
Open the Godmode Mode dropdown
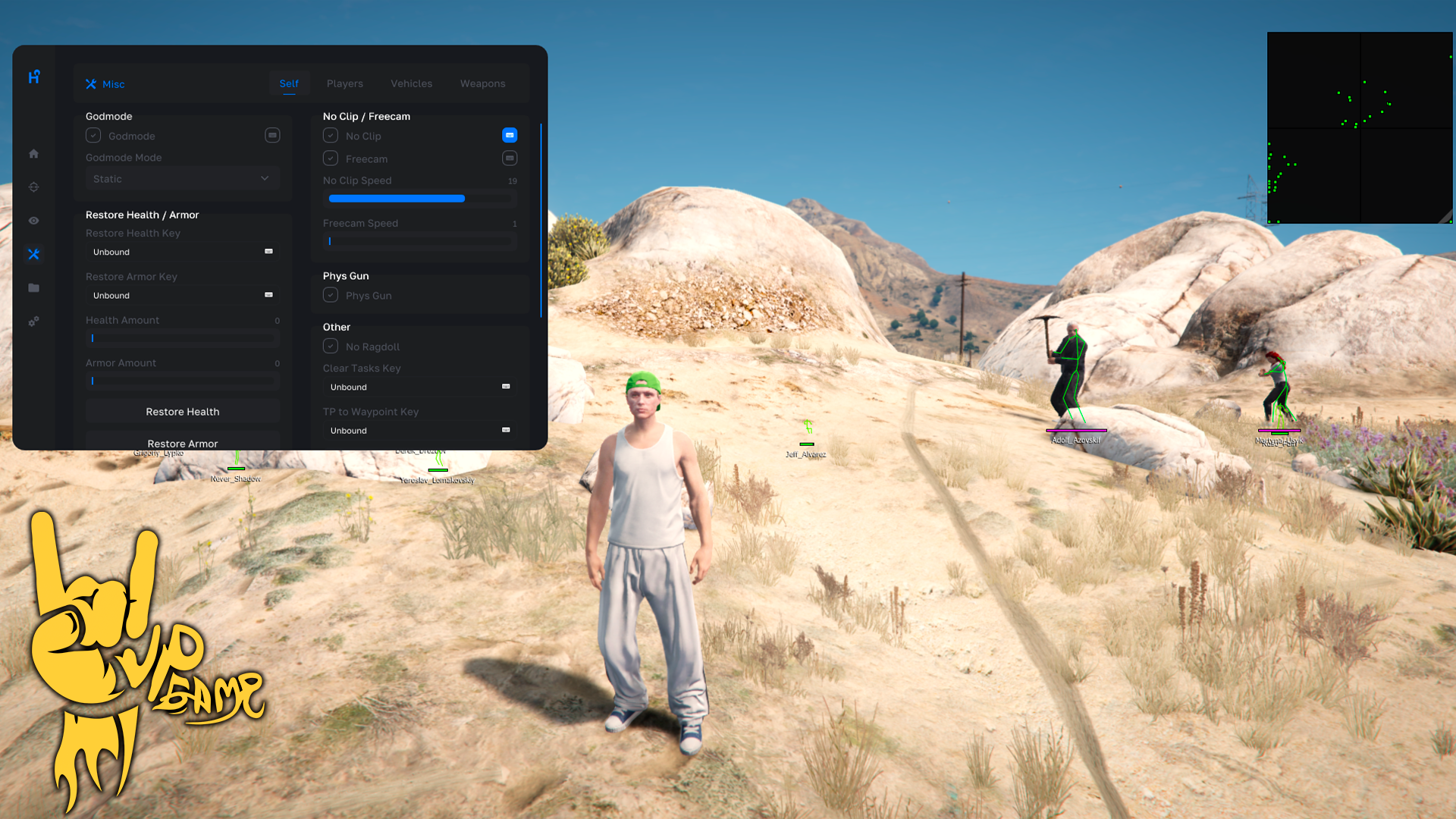point(182,179)
